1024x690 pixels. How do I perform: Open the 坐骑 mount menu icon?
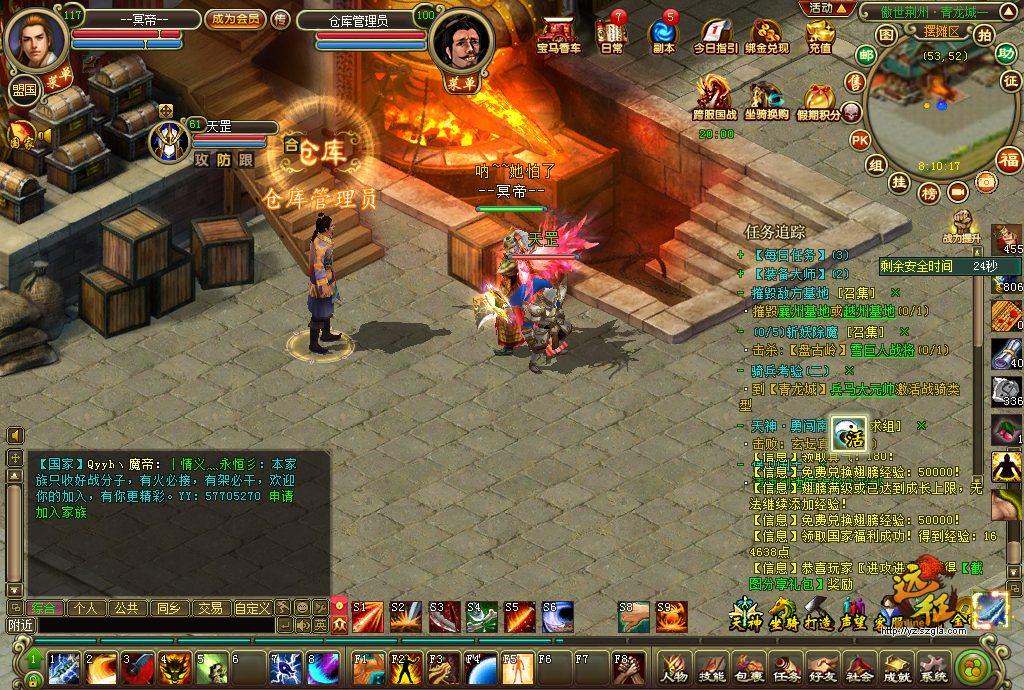pyautogui.click(x=783, y=612)
